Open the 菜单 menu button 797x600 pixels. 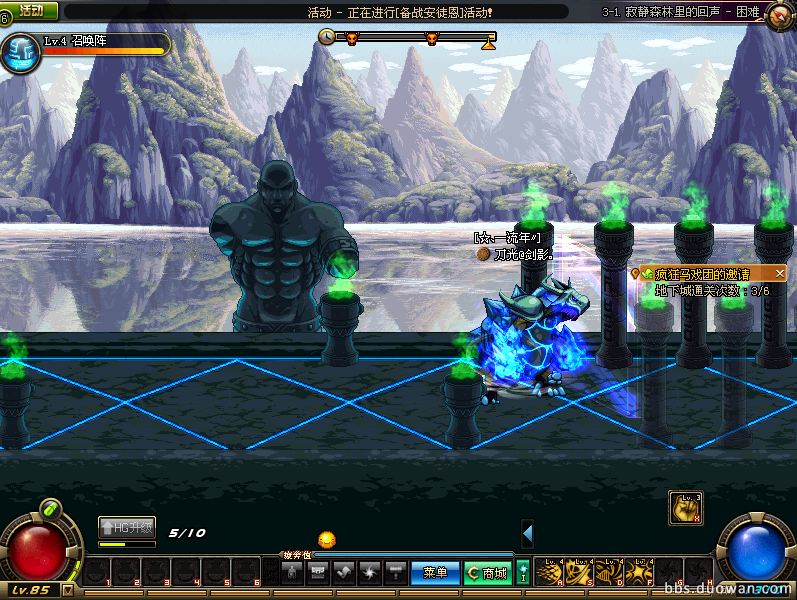click(x=434, y=572)
